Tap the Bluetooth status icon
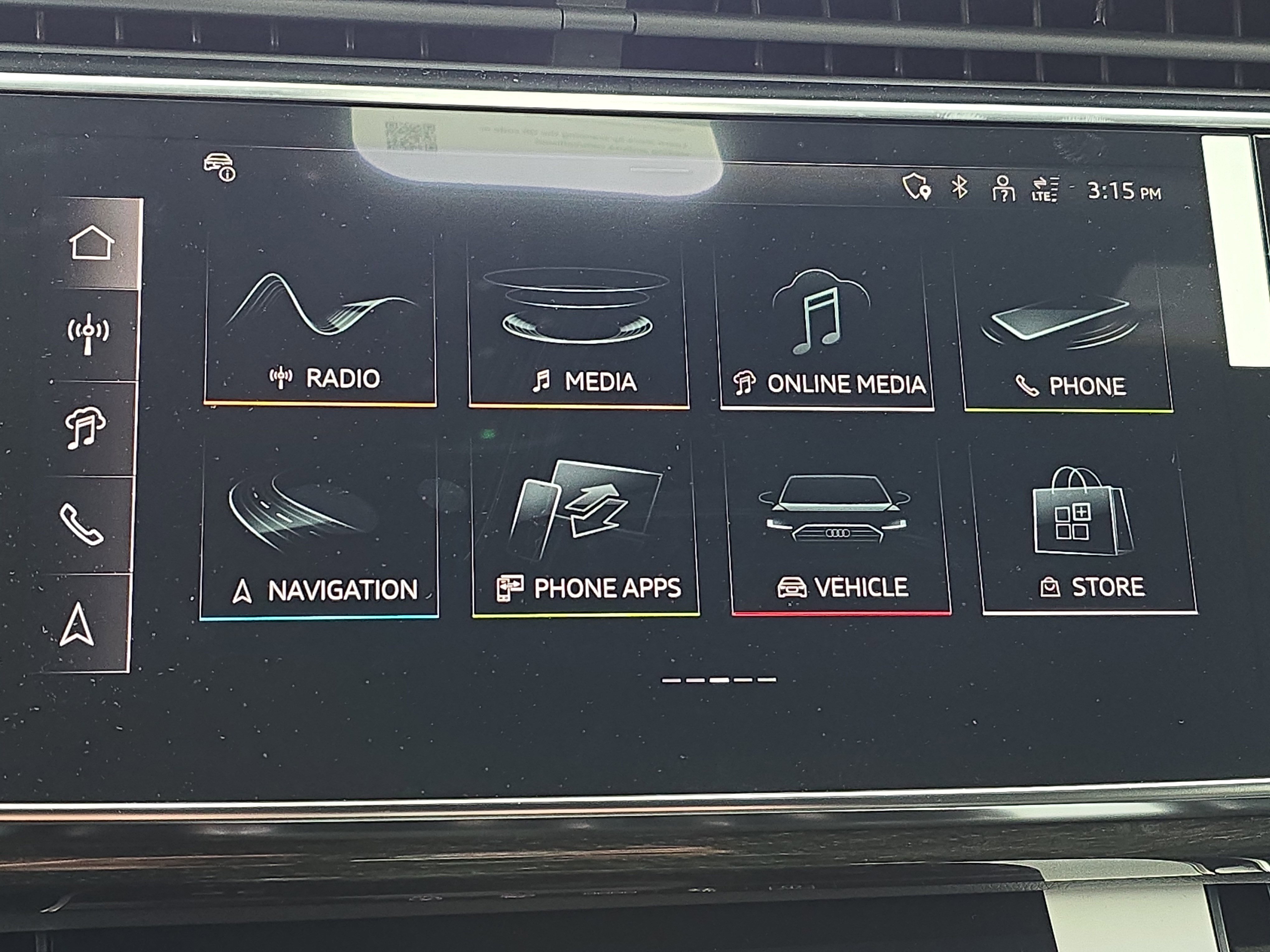Viewport: 1270px width, 952px height. [959, 187]
